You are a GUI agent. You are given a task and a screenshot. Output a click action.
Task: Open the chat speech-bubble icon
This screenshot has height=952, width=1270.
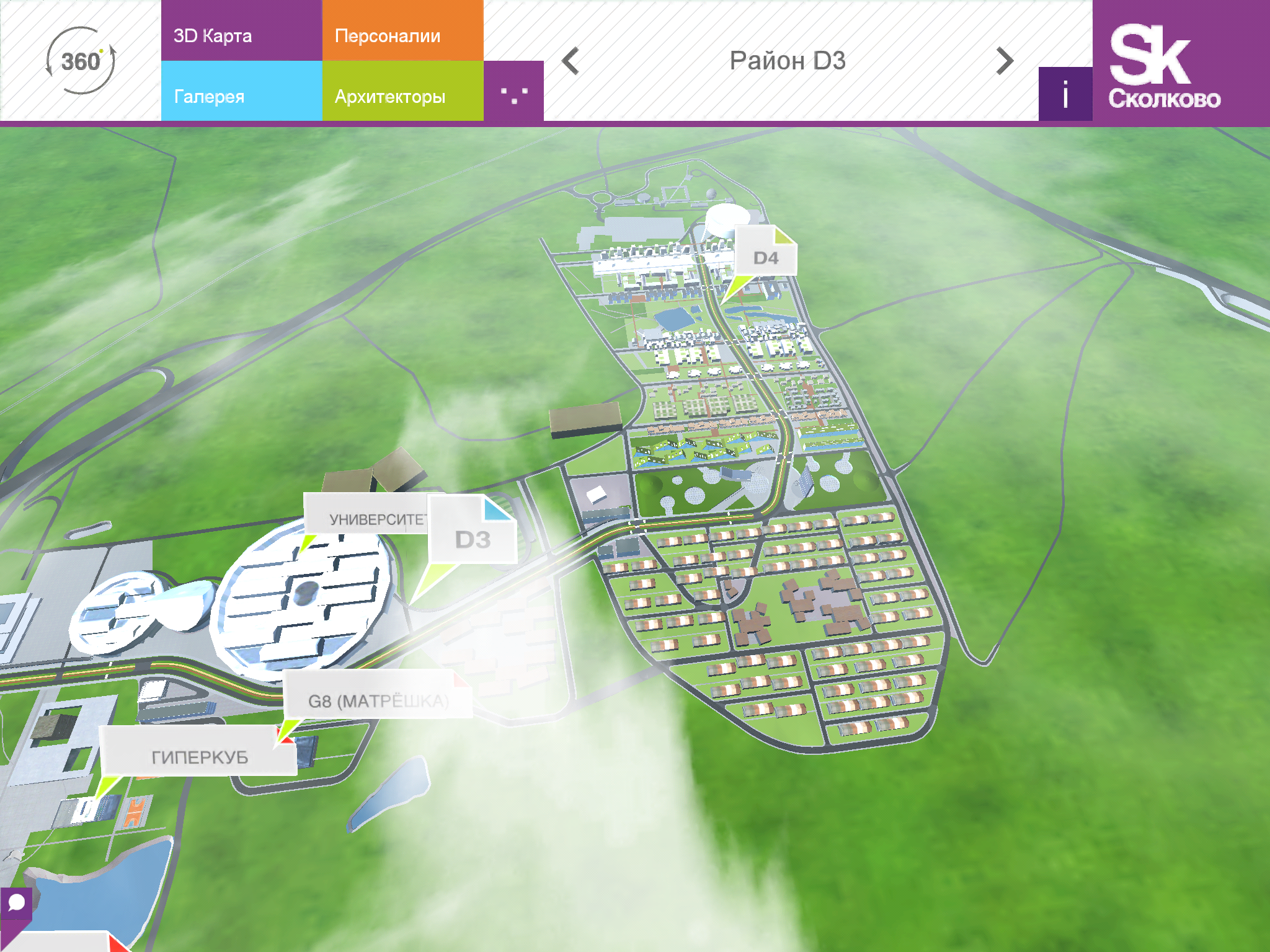[x=16, y=903]
